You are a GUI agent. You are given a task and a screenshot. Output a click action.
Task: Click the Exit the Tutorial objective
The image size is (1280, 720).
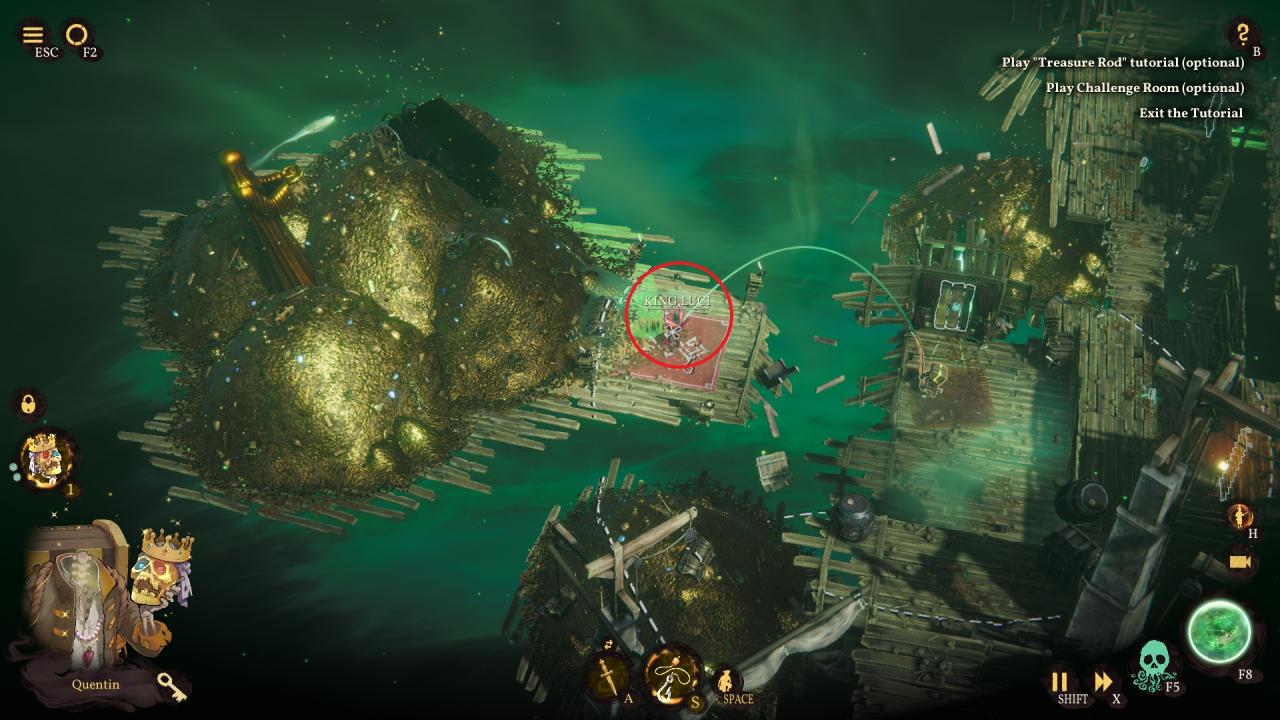pos(1191,113)
